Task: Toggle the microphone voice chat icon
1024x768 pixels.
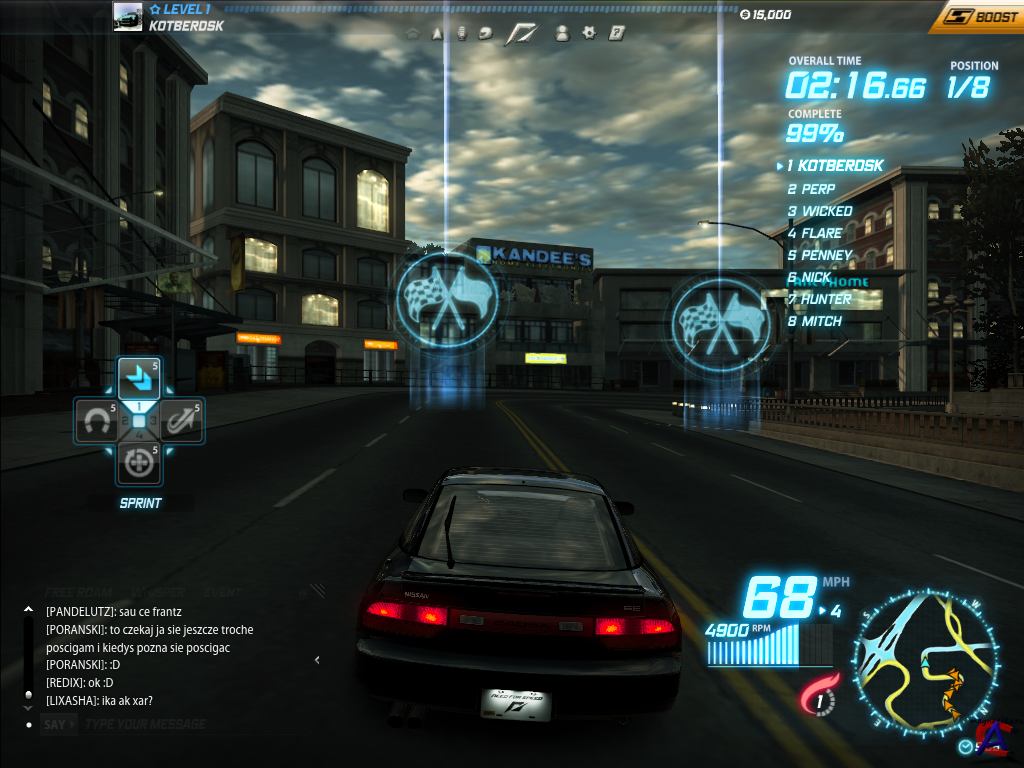Action: 461,33
